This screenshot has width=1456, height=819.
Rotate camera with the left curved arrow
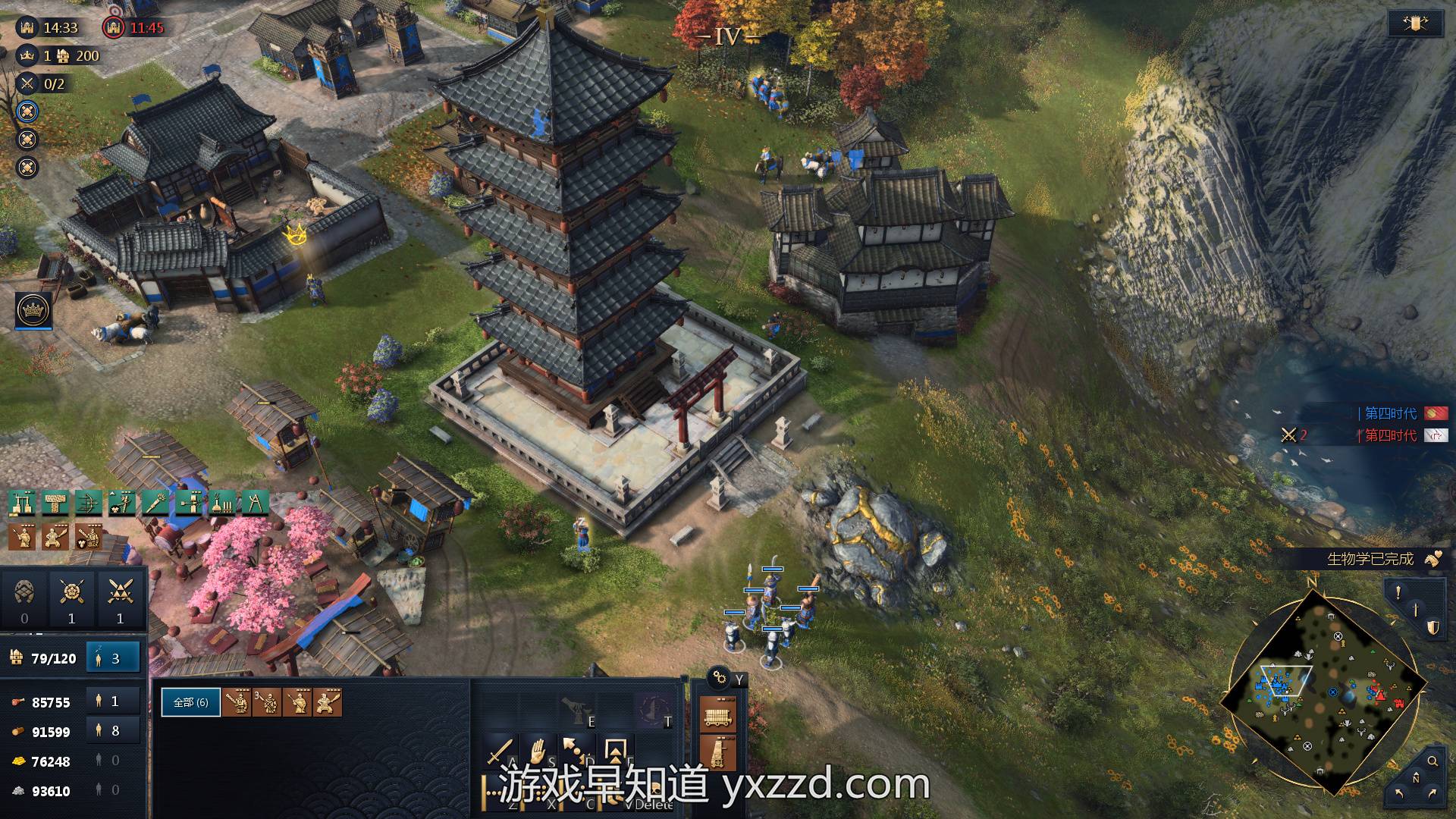1399,793
